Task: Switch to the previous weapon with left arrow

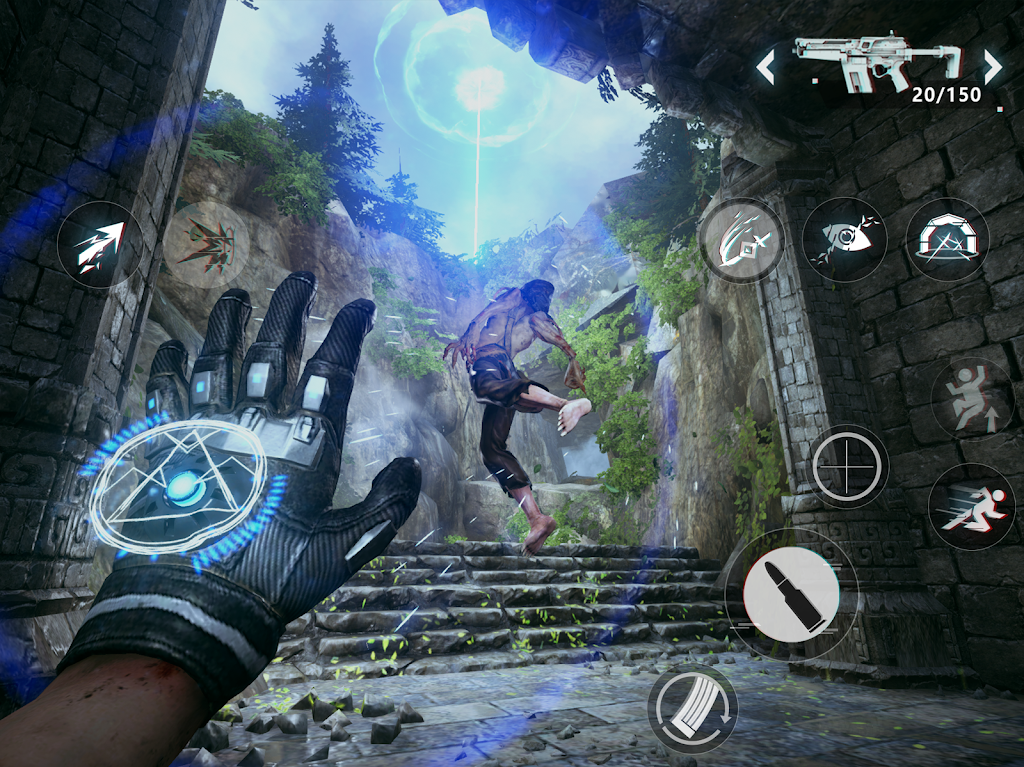Action: point(766,68)
